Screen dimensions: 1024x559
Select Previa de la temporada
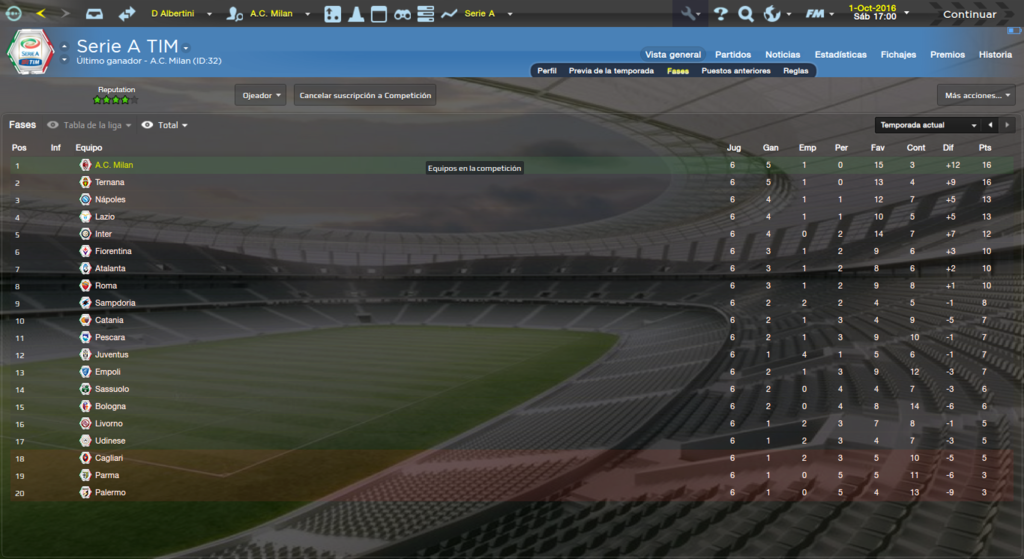[611, 71]
